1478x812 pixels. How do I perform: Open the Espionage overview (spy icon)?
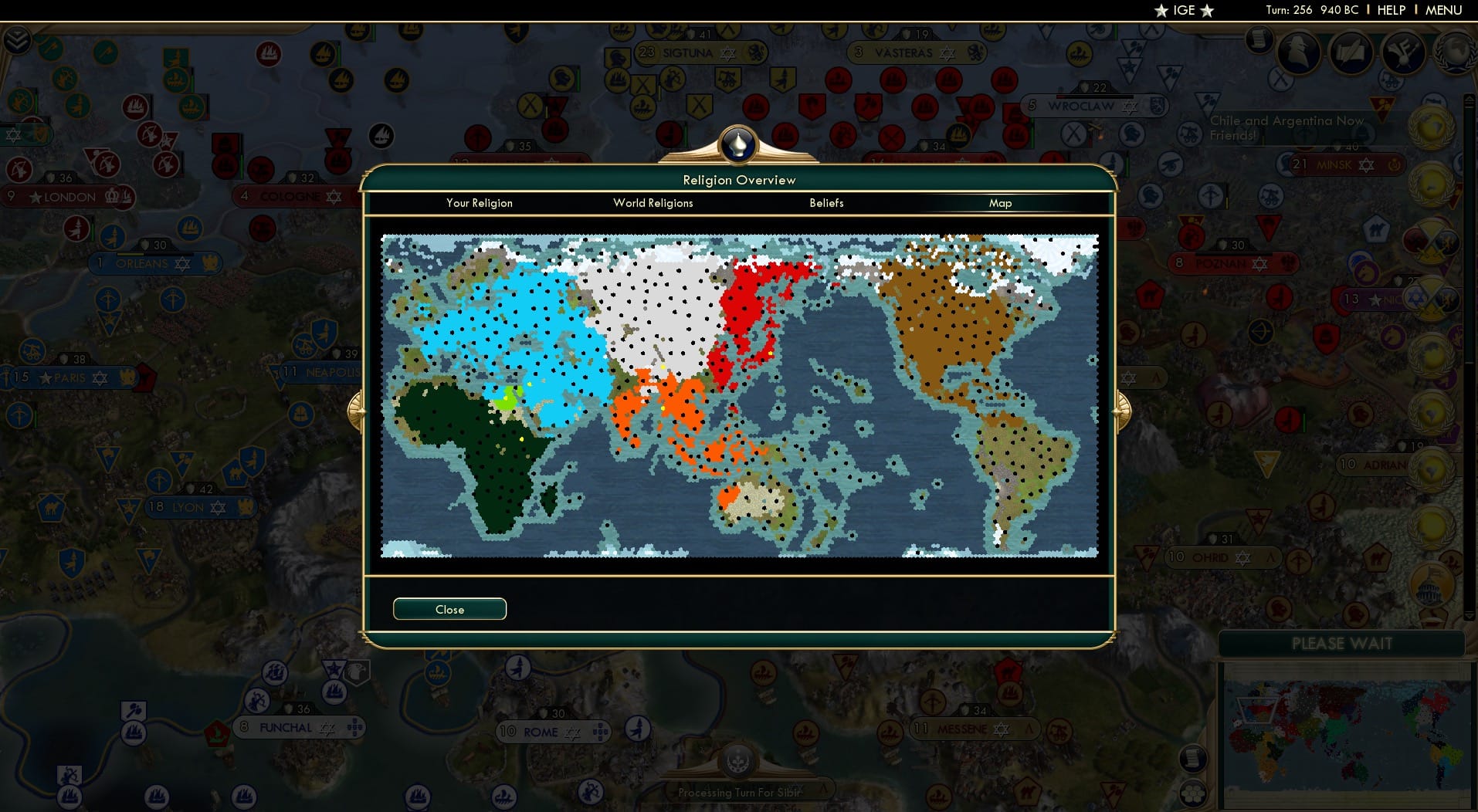point(1299,54)
